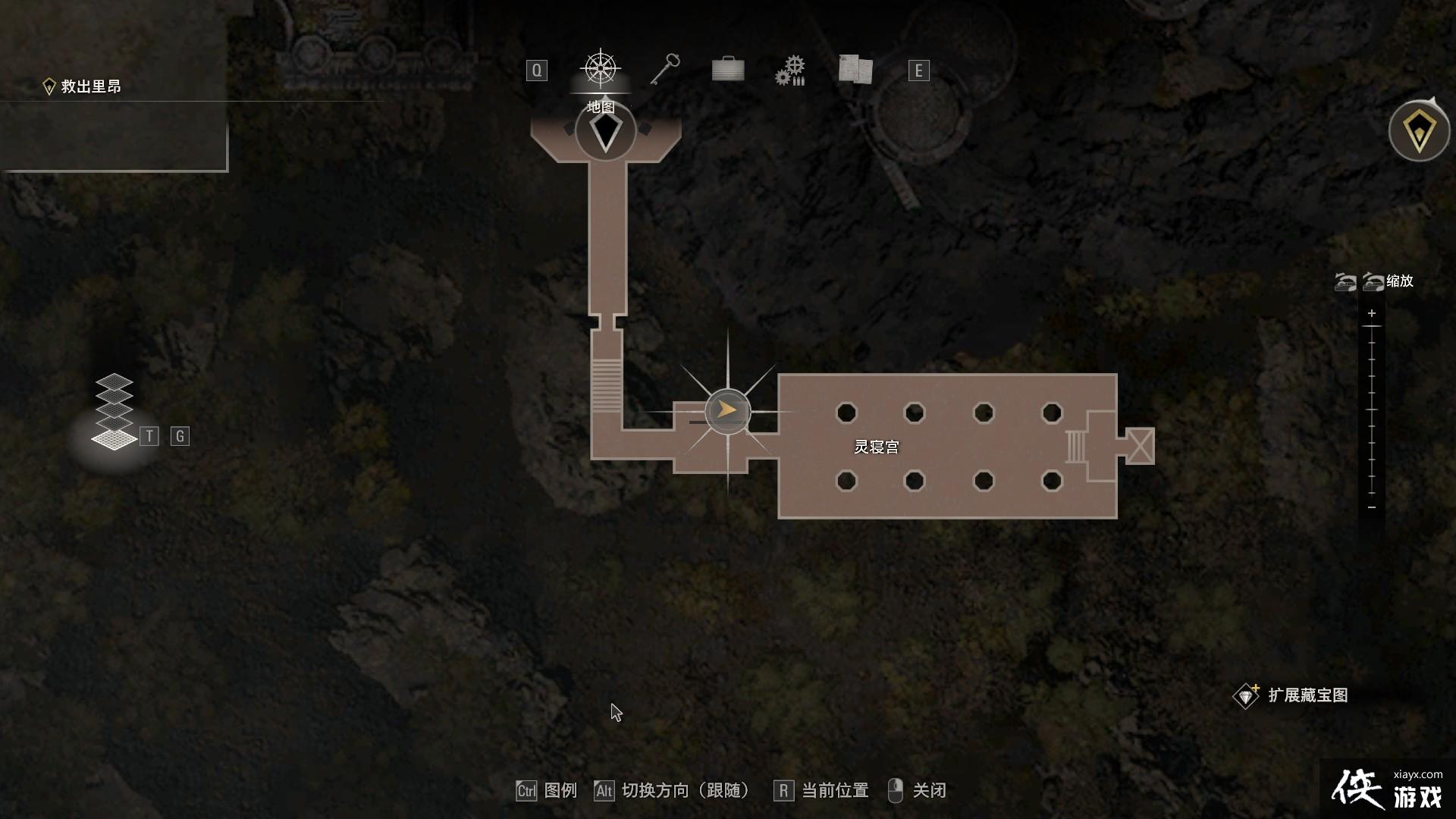
Task: Select the gears crafting tab
Action: pos(790,71)
